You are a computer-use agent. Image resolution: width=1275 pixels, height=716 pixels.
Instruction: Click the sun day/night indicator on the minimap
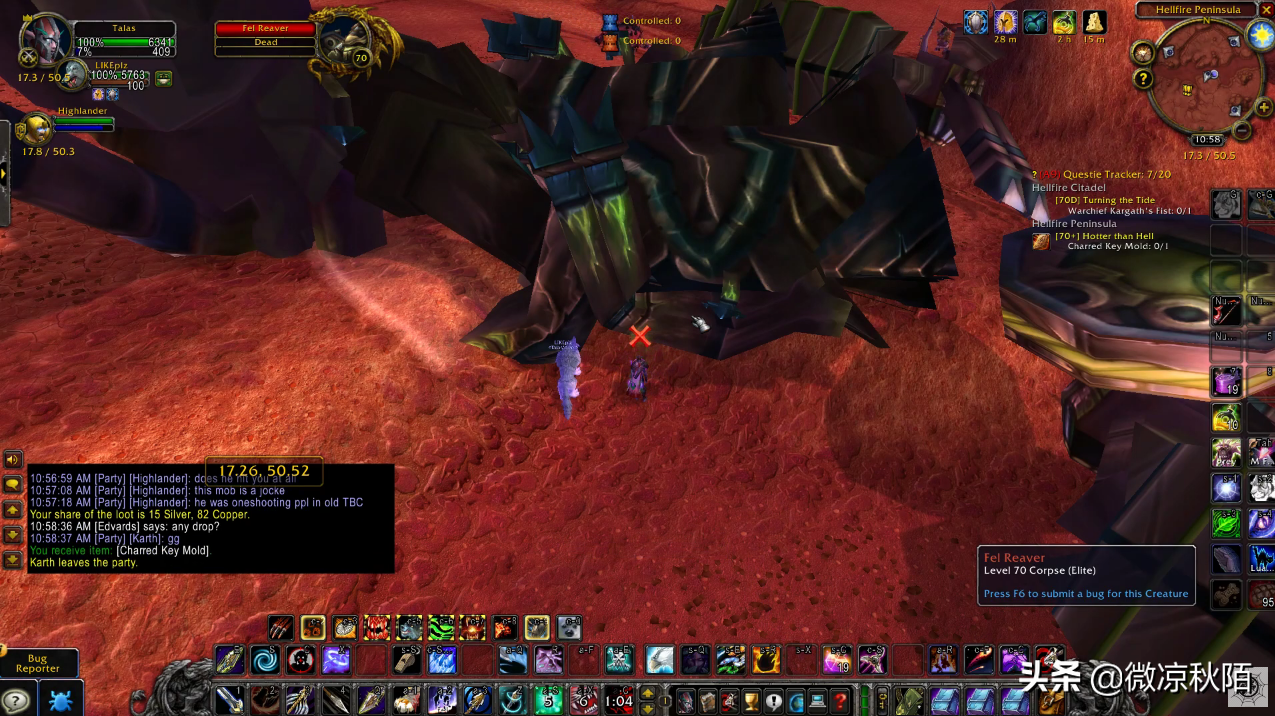pos(1260,36)
